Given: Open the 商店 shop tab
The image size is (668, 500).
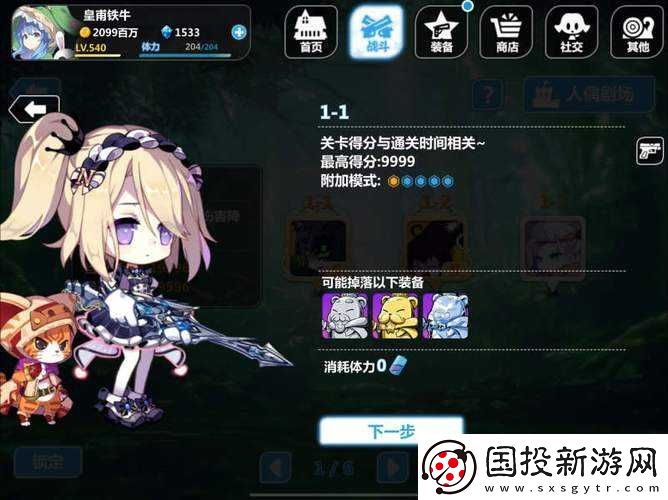Looking at the screenshot, I should [x=505, y=31].
